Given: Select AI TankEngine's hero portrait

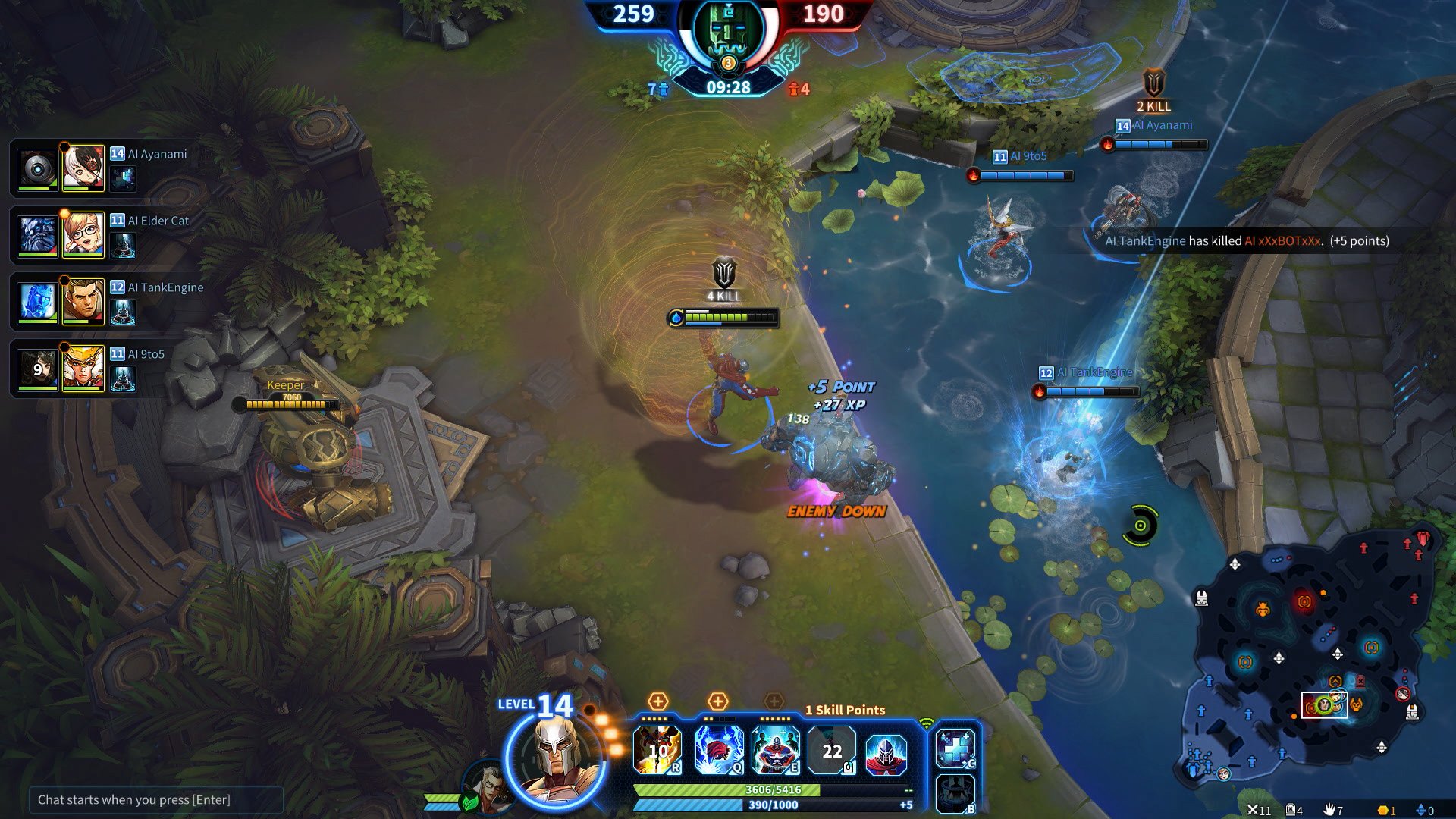Looking at the screenshot, I should pos(83,301).
